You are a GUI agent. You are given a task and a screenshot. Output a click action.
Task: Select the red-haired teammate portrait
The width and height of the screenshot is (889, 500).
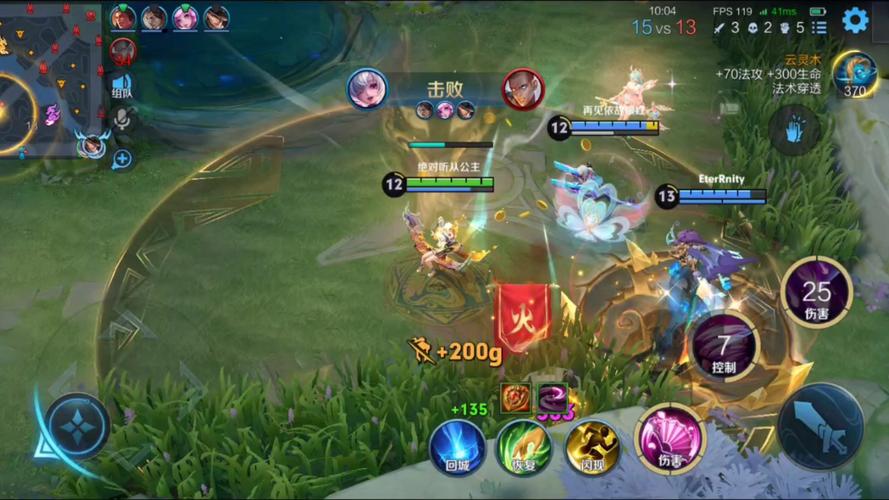point(123,18)
